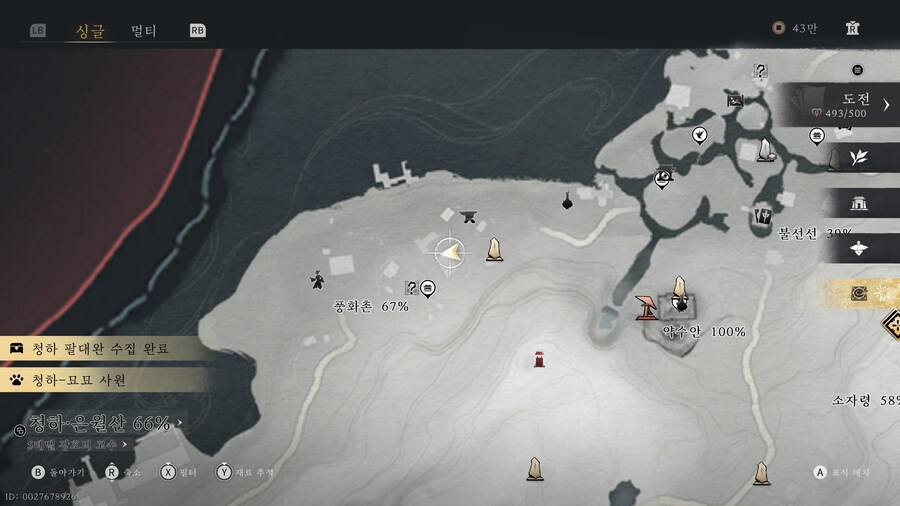Select the highlighted gold category on the side panel
Image resolution: width=900 pixels, height=506 pixels.
pyautogui.click(x=858, y=293)
